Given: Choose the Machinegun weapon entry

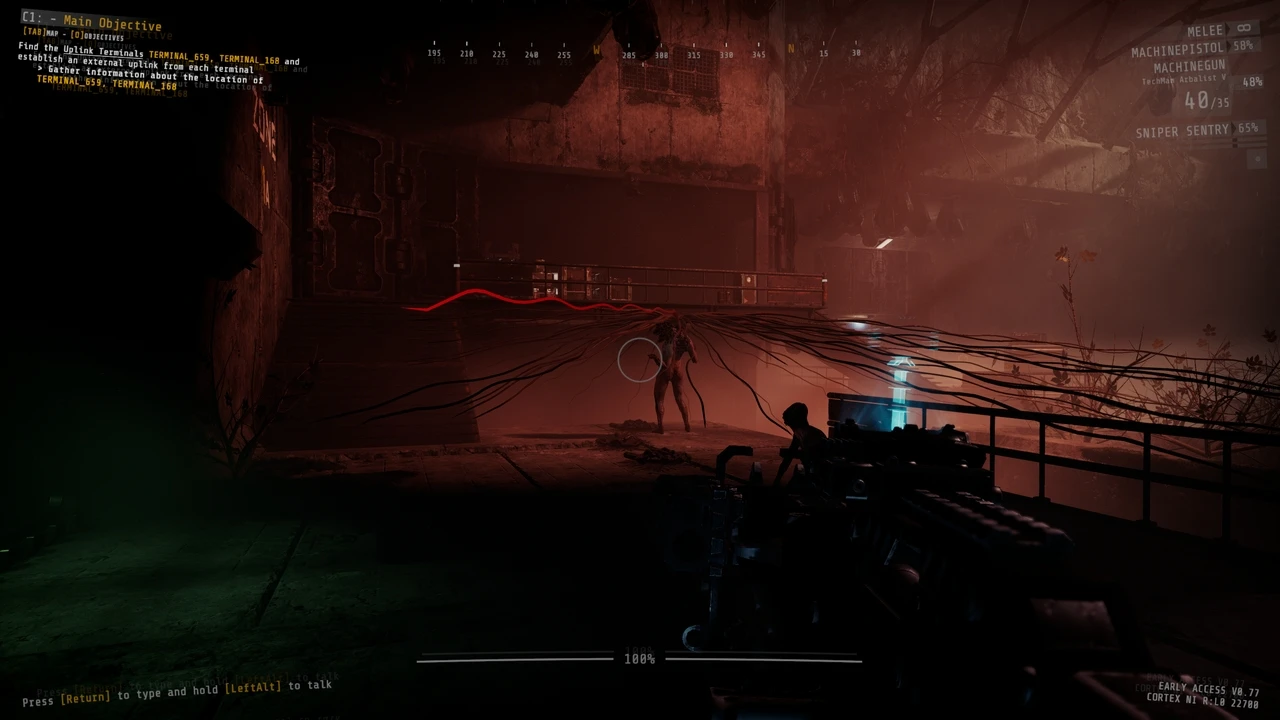Looking at the screenshot, I should coord(1189,67).
